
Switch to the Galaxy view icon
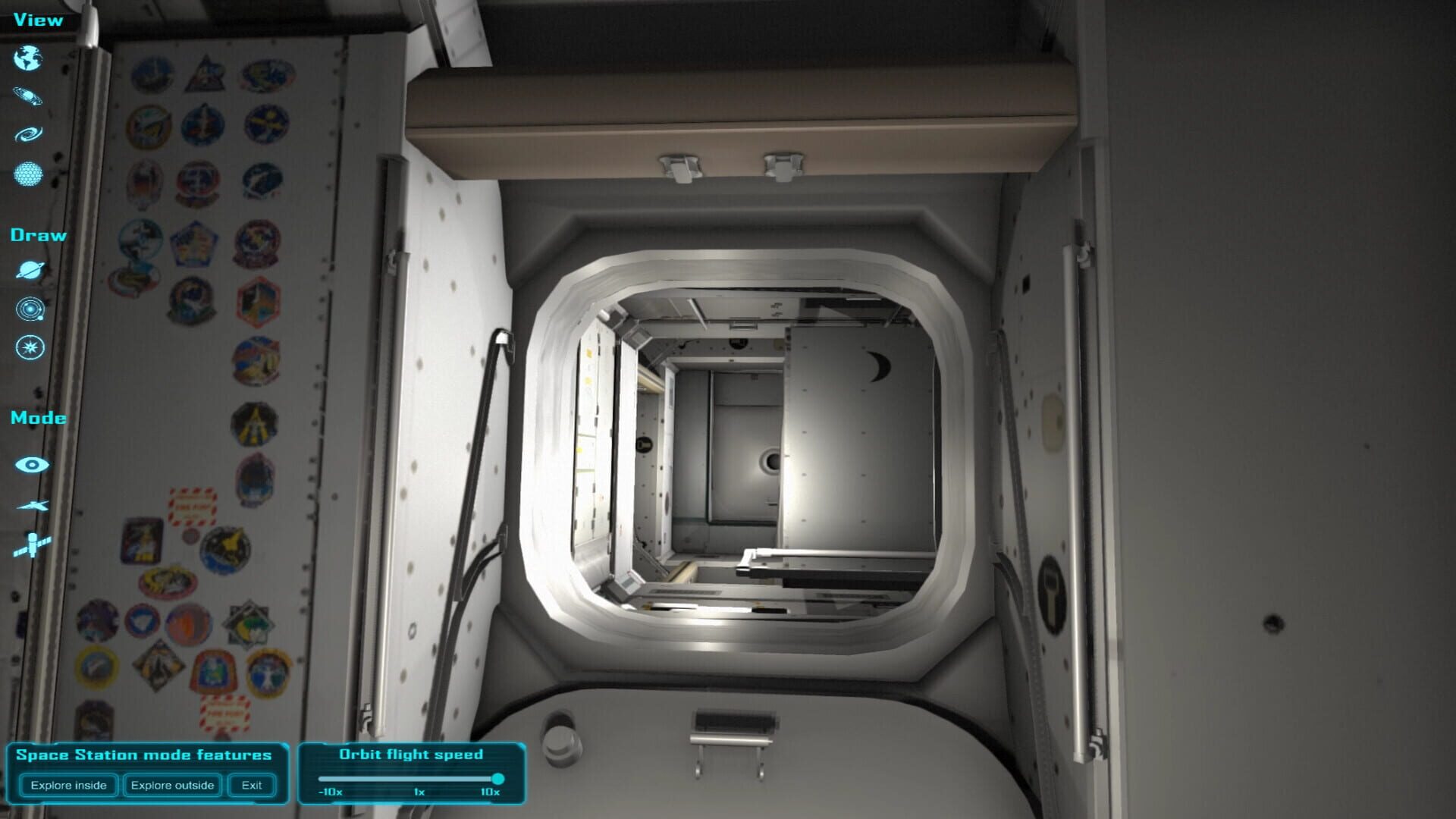pos(28,135)
